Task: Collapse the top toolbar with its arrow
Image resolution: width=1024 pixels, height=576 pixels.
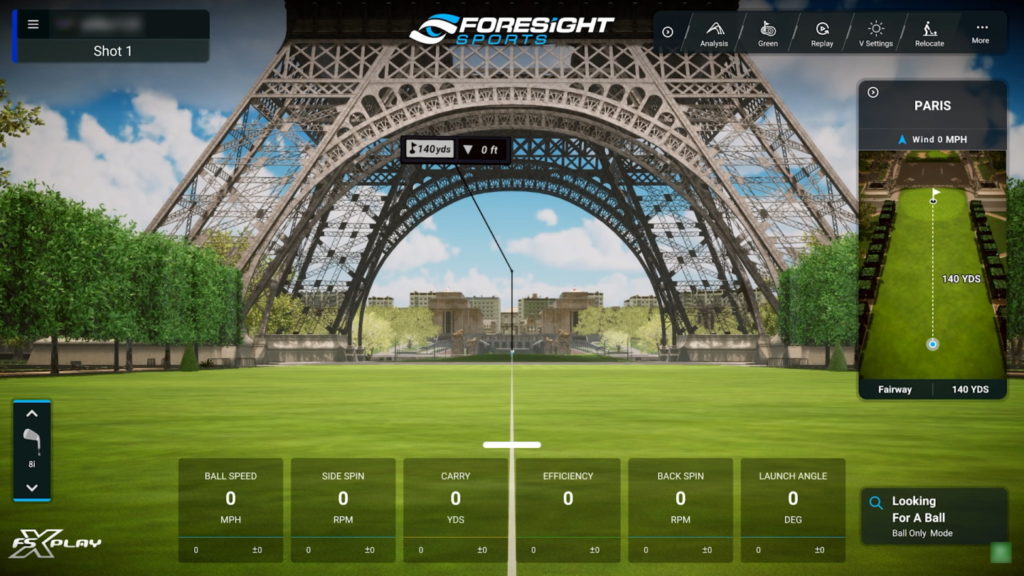Action: pos(668,32)
